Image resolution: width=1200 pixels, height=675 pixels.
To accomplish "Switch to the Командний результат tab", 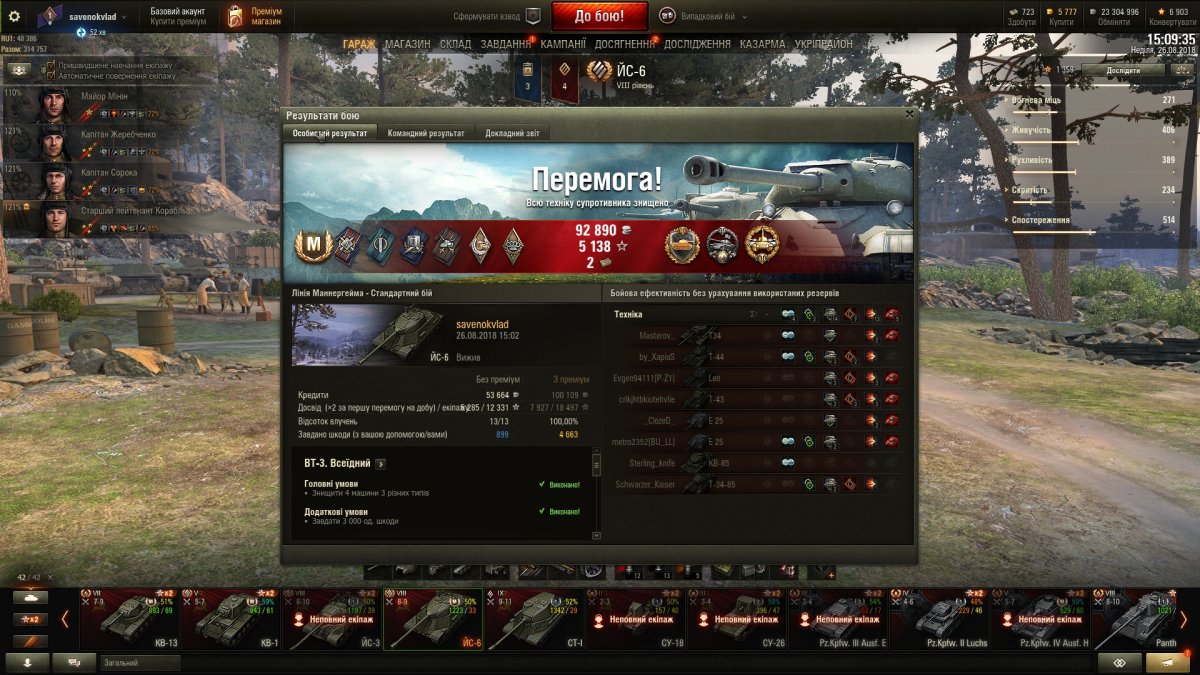I will pos(425,133).
